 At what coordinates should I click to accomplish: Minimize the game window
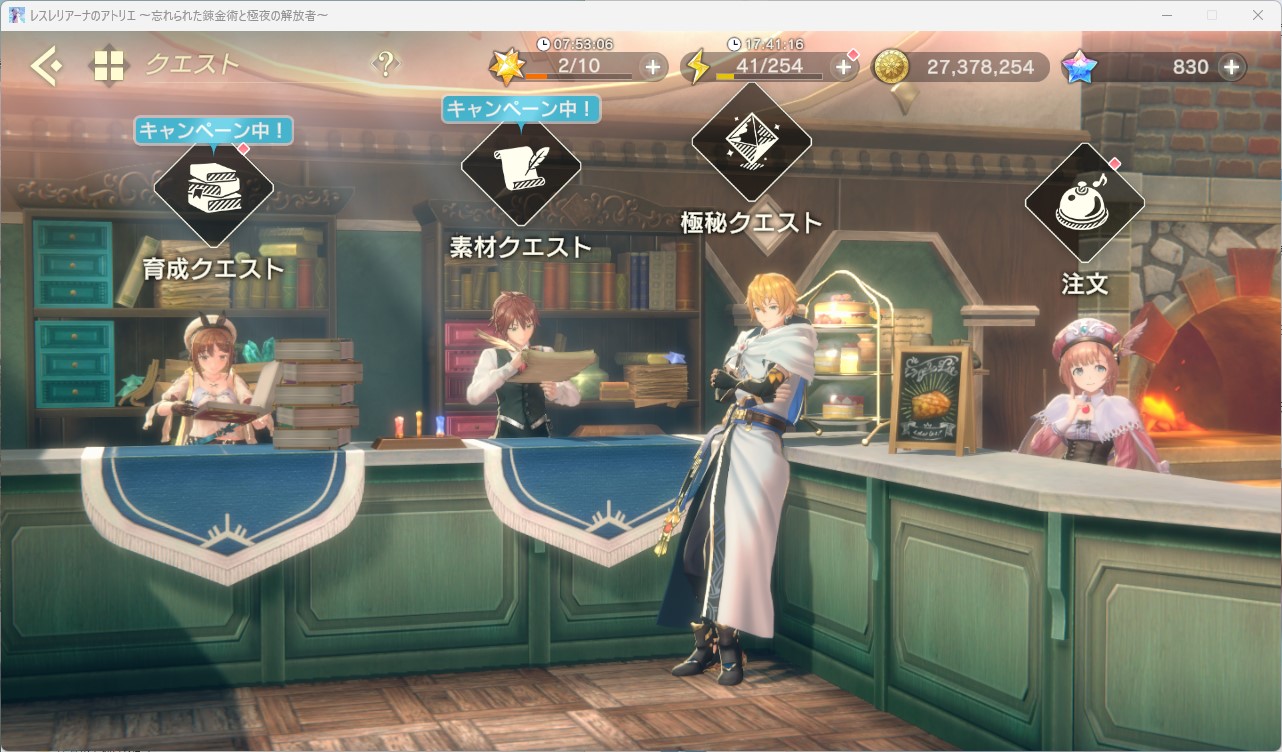1166,15
